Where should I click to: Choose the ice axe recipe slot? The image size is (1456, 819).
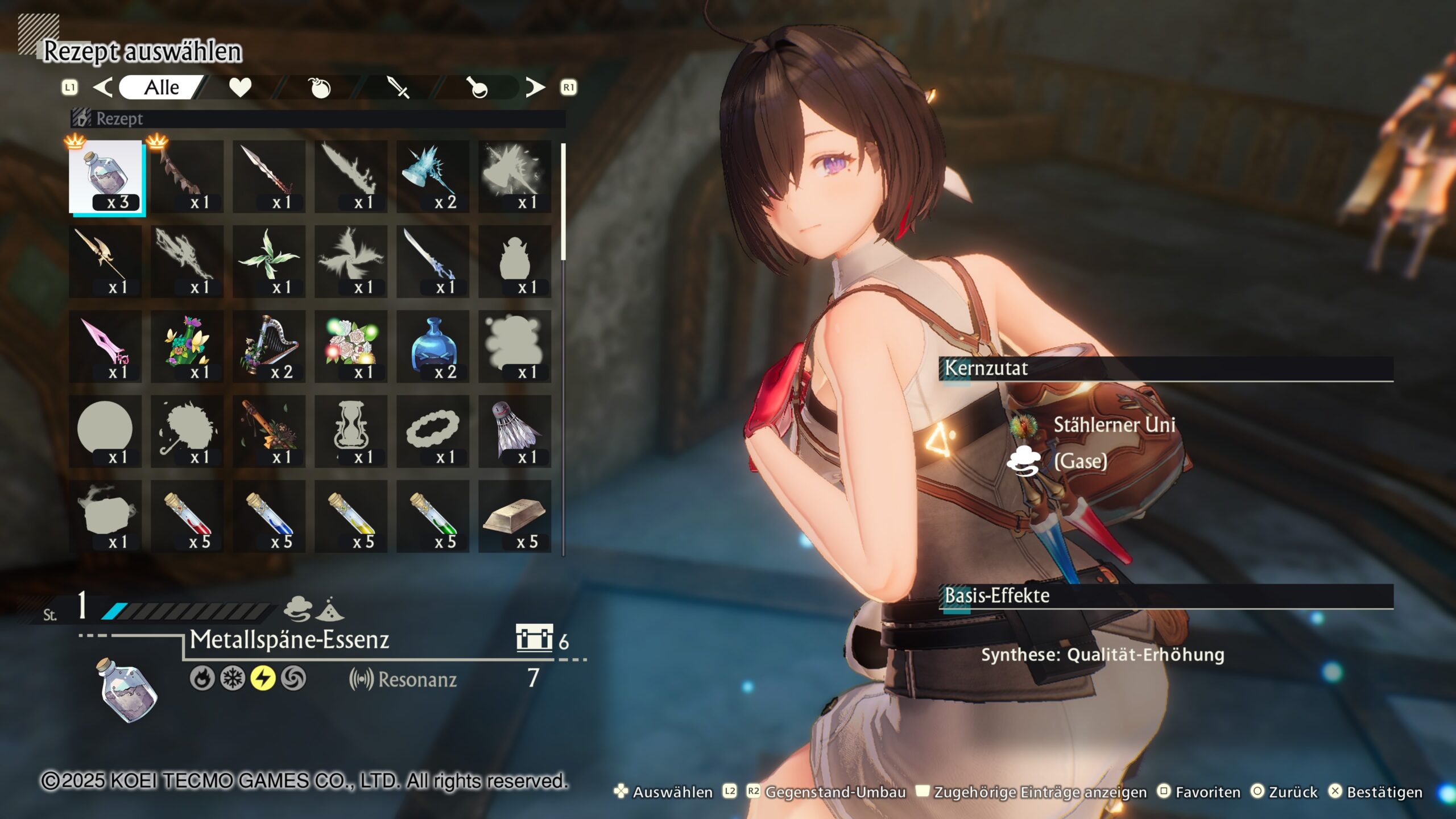click(433, 177)
